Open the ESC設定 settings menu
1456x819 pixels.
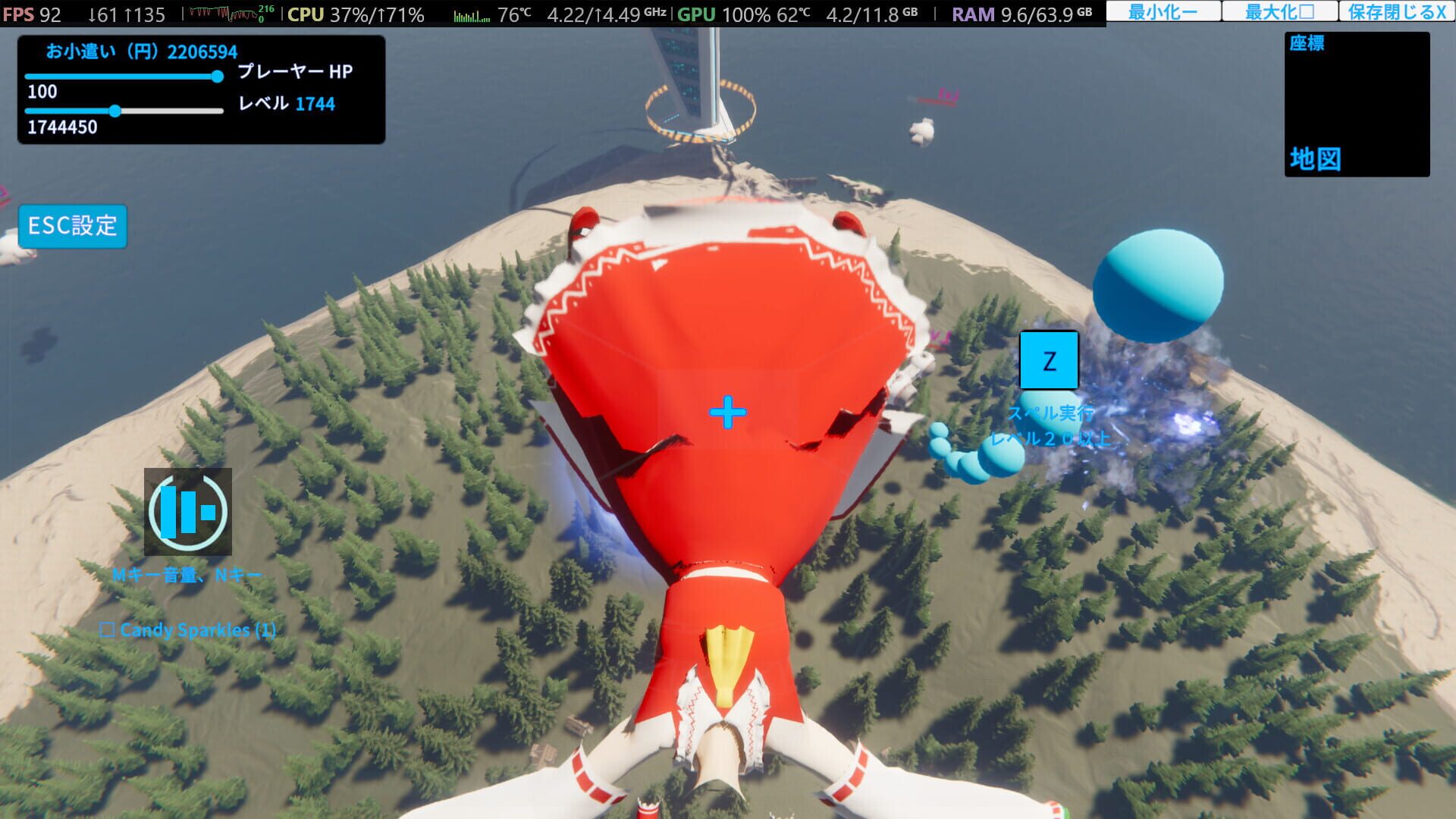(x=72, y=225)
